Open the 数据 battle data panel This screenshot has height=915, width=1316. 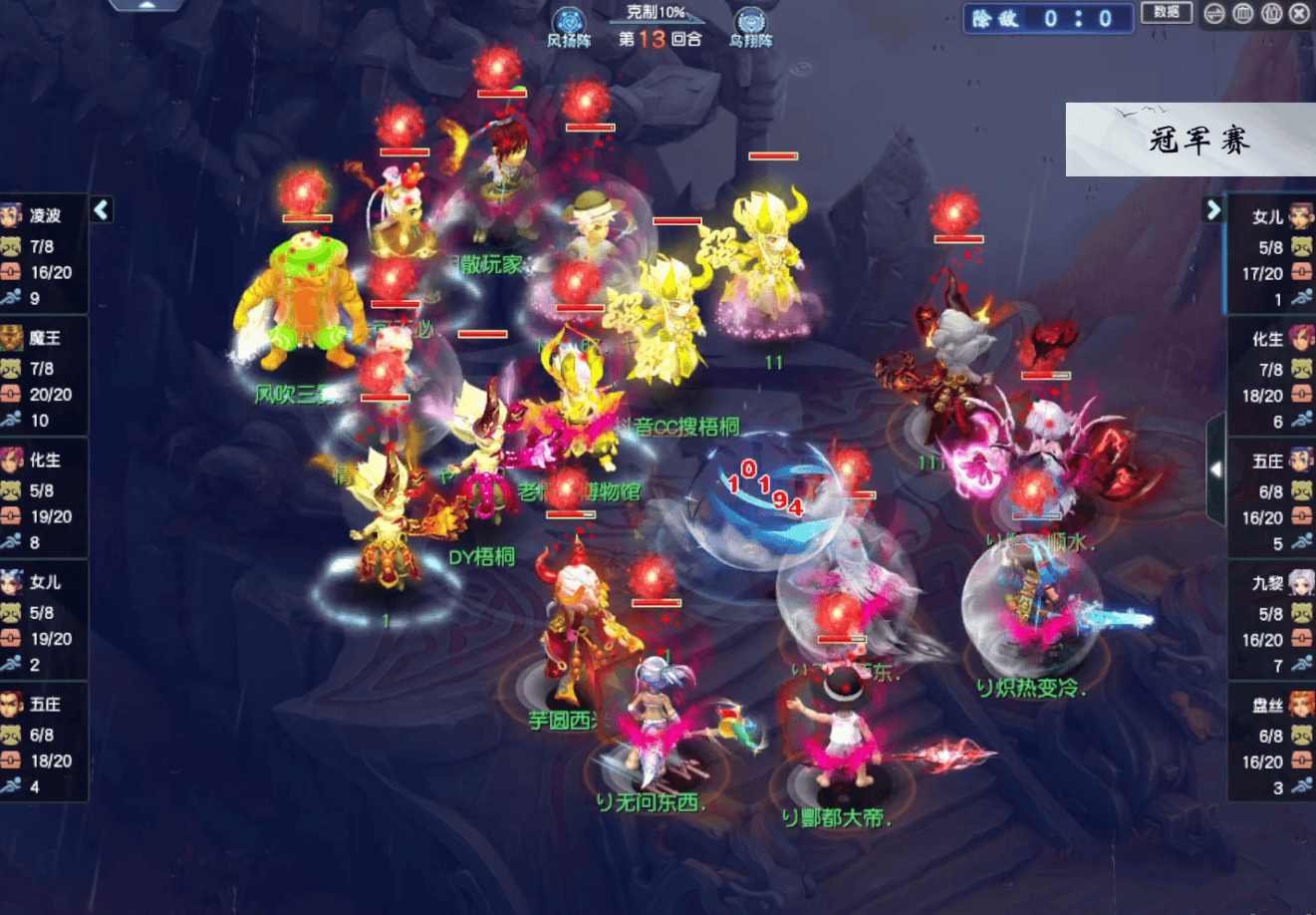click(1167, 13)
